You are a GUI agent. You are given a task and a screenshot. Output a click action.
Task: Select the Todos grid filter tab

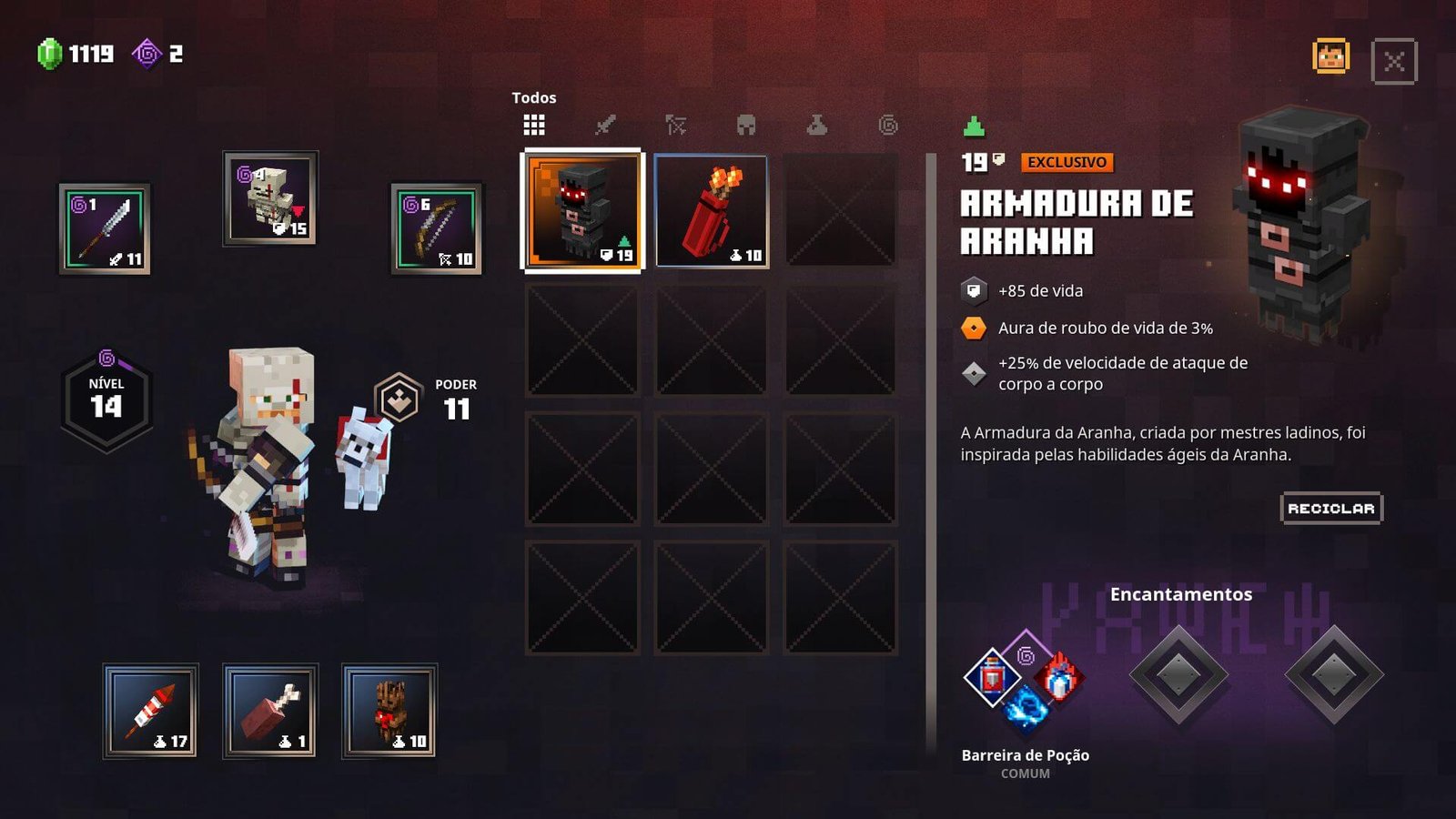click(x=534, y=125)
